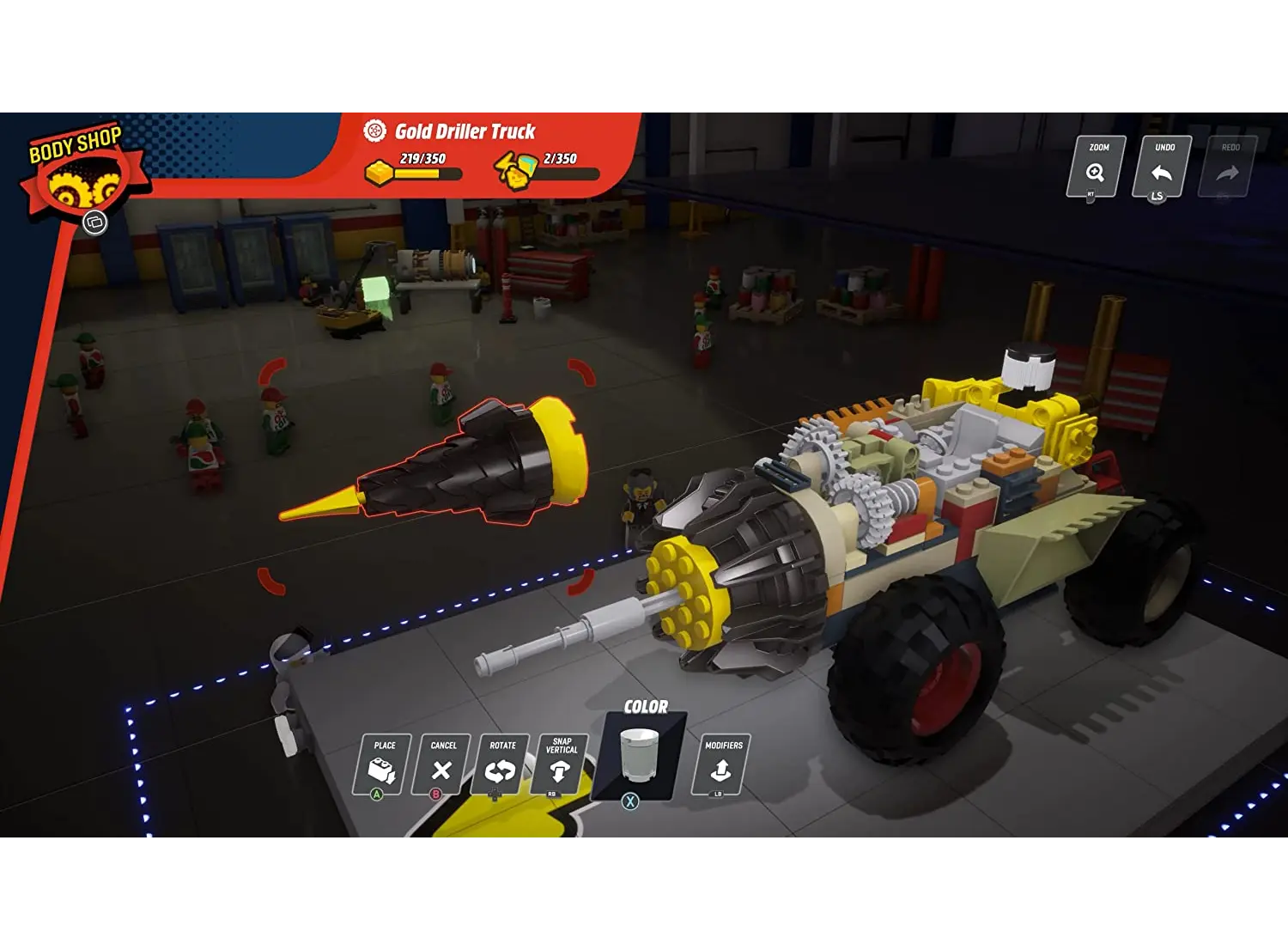
Task: Open the Modifiers option
Action: point(722,764)
